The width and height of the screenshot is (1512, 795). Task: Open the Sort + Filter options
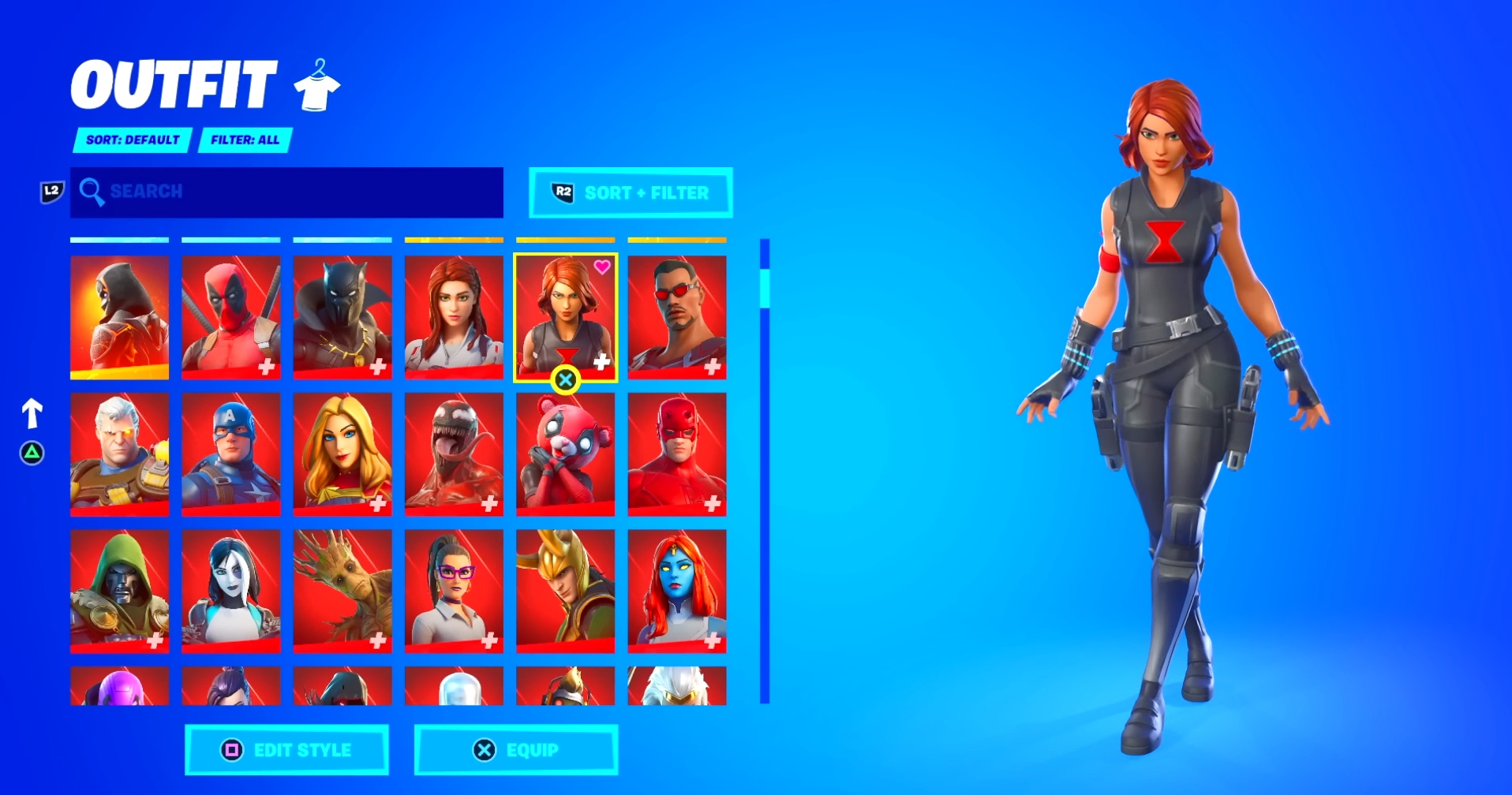click(630, 192)
